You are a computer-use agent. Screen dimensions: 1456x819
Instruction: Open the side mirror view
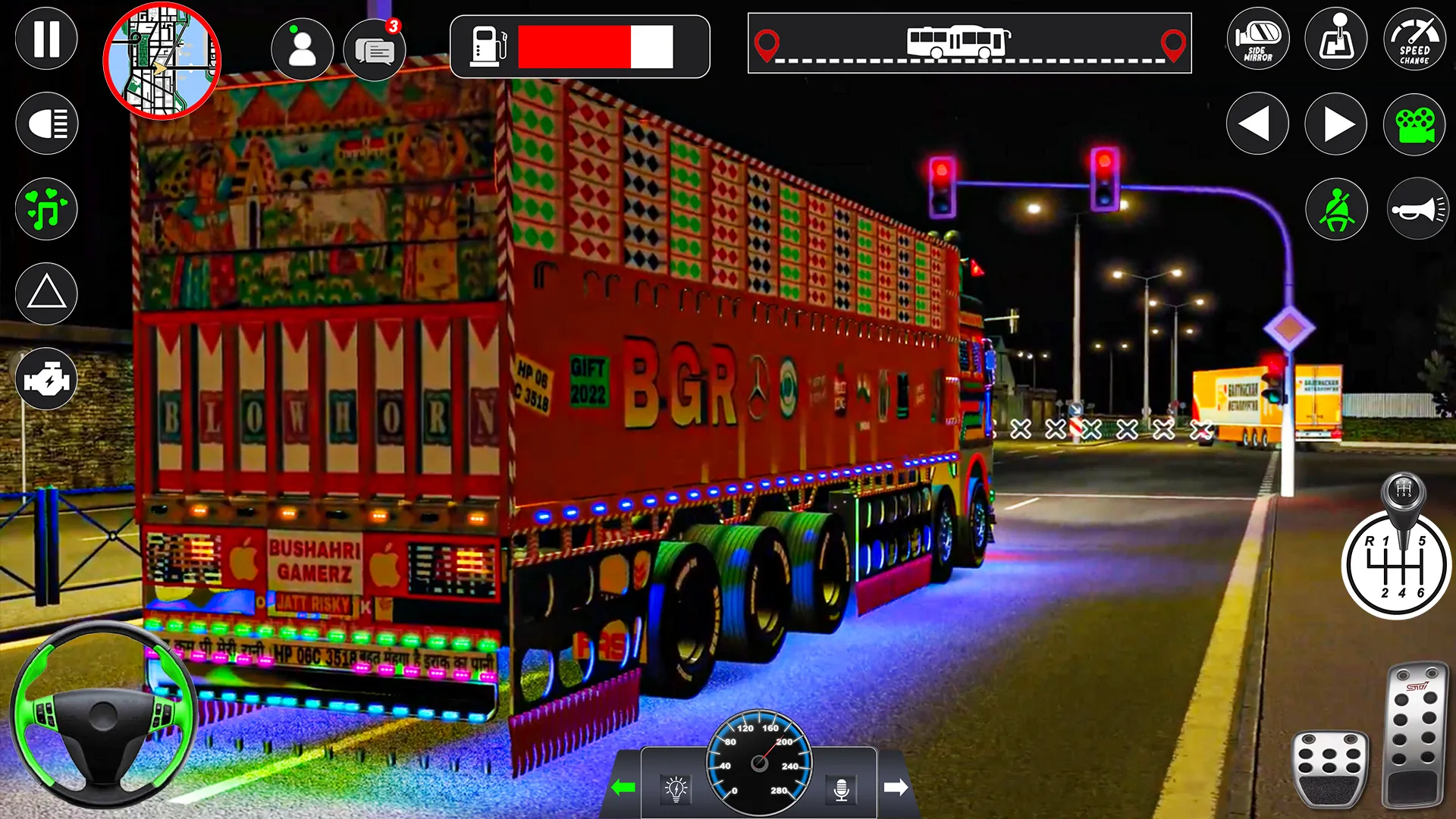click(1256, 39)
